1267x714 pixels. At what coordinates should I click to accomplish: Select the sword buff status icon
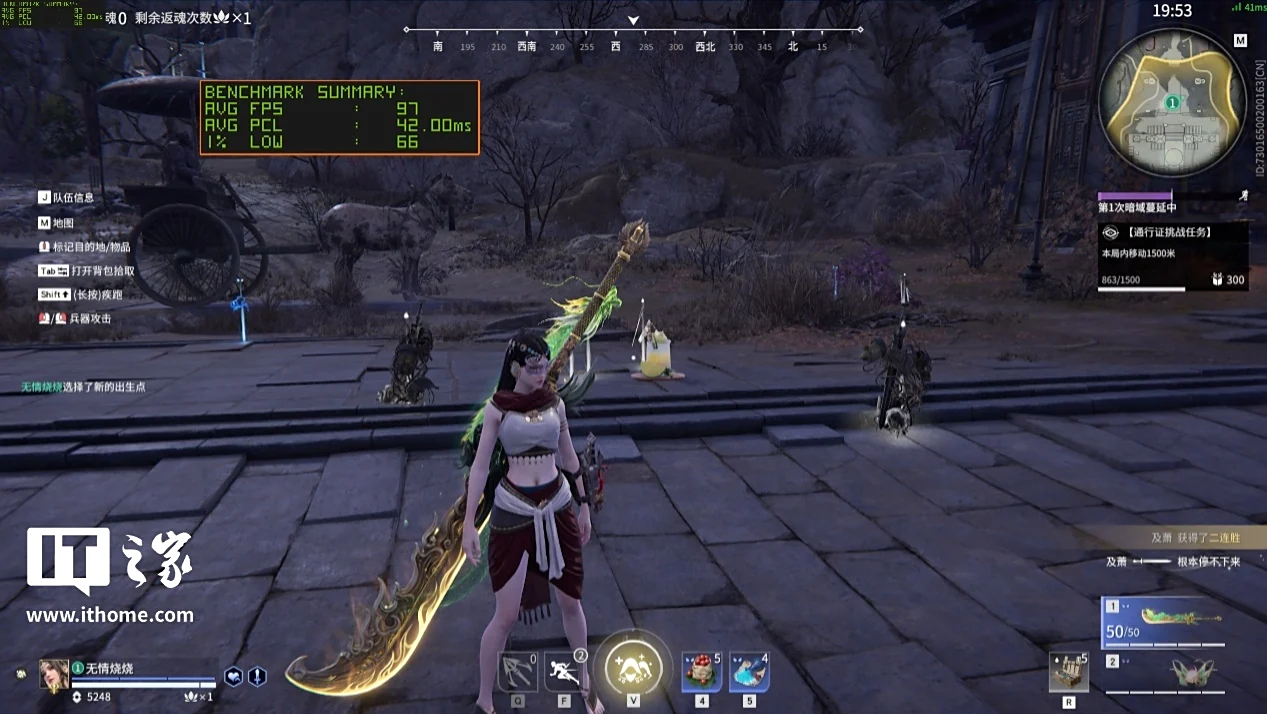click(x=257, y=676)
